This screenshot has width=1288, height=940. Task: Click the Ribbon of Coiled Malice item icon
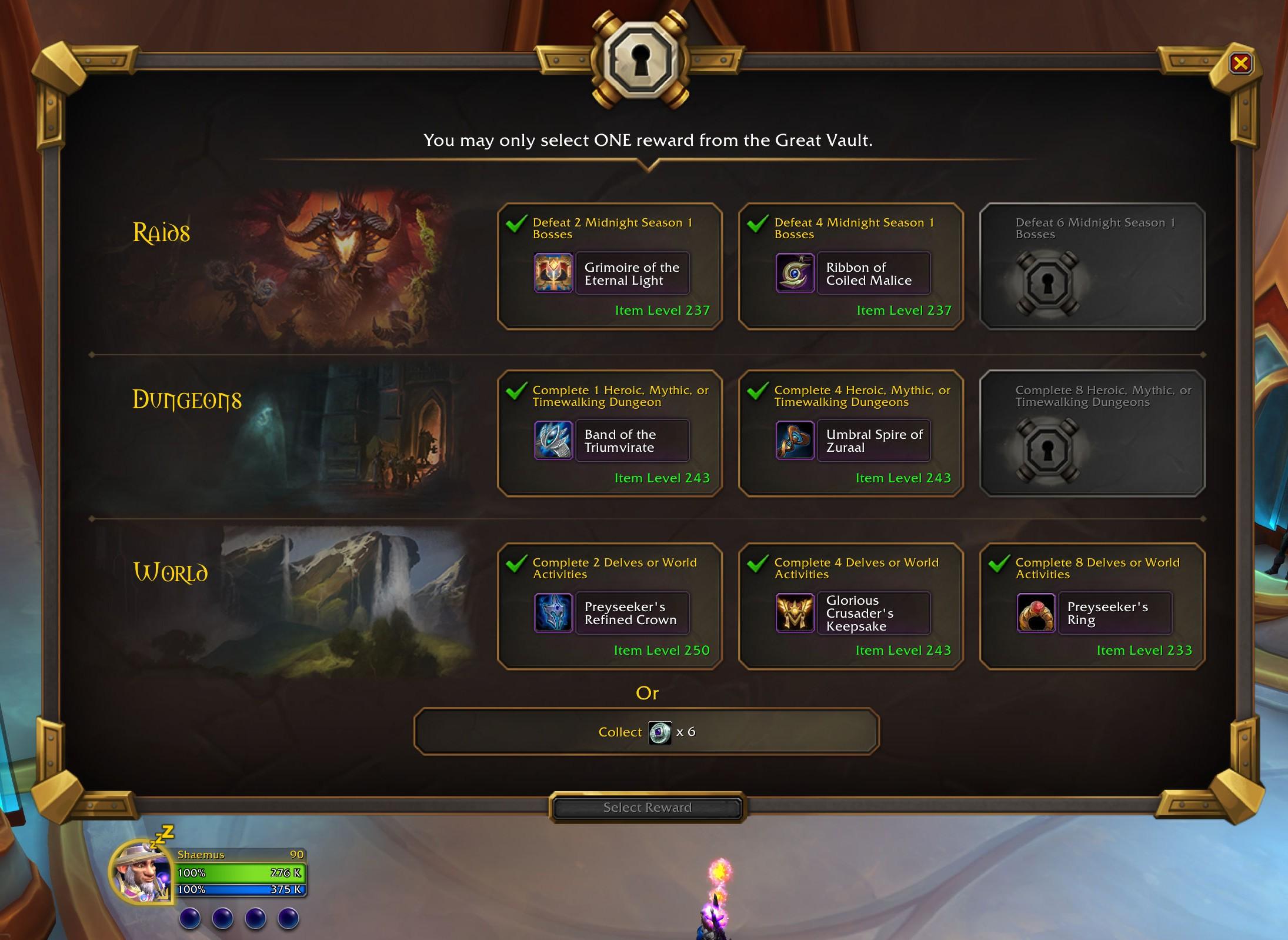point(795,273)
